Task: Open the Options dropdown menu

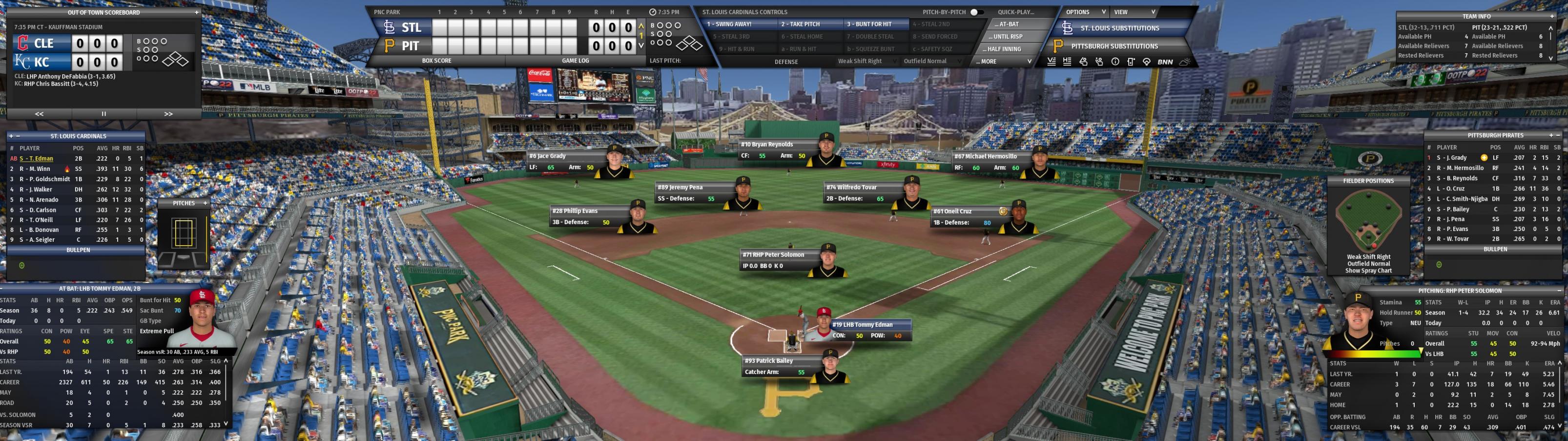Action: [x=1085, y=12]
